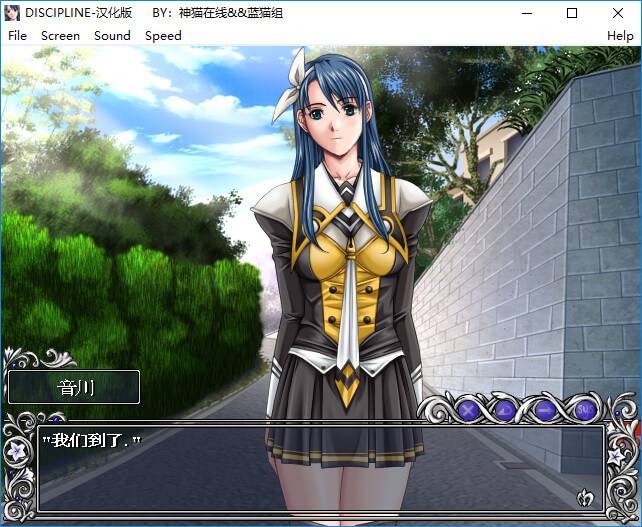
Task: Minimize the game window
Action: pos(526,13)
